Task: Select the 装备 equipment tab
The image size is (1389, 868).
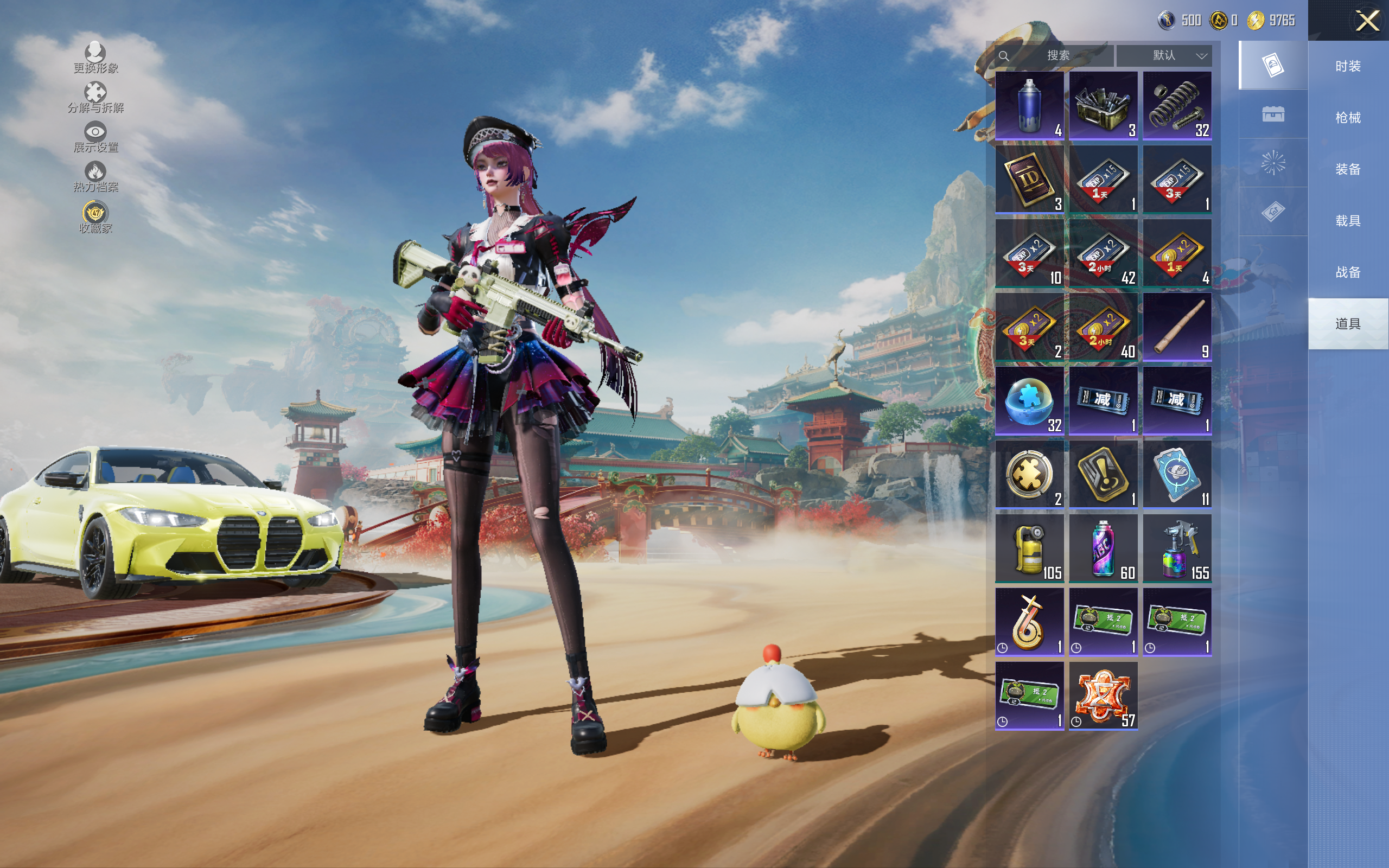Action: [x=1347, y=169]
